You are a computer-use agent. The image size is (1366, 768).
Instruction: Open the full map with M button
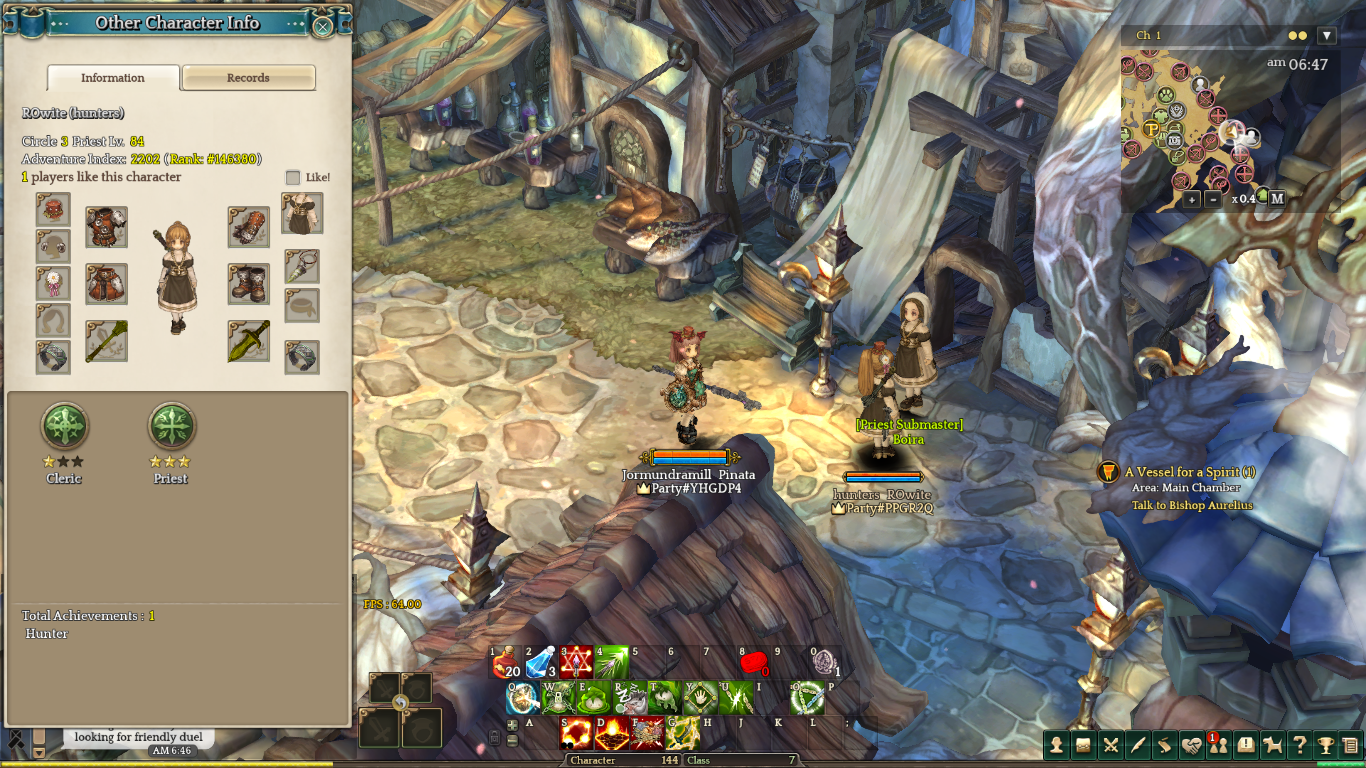coord(1277,199)
